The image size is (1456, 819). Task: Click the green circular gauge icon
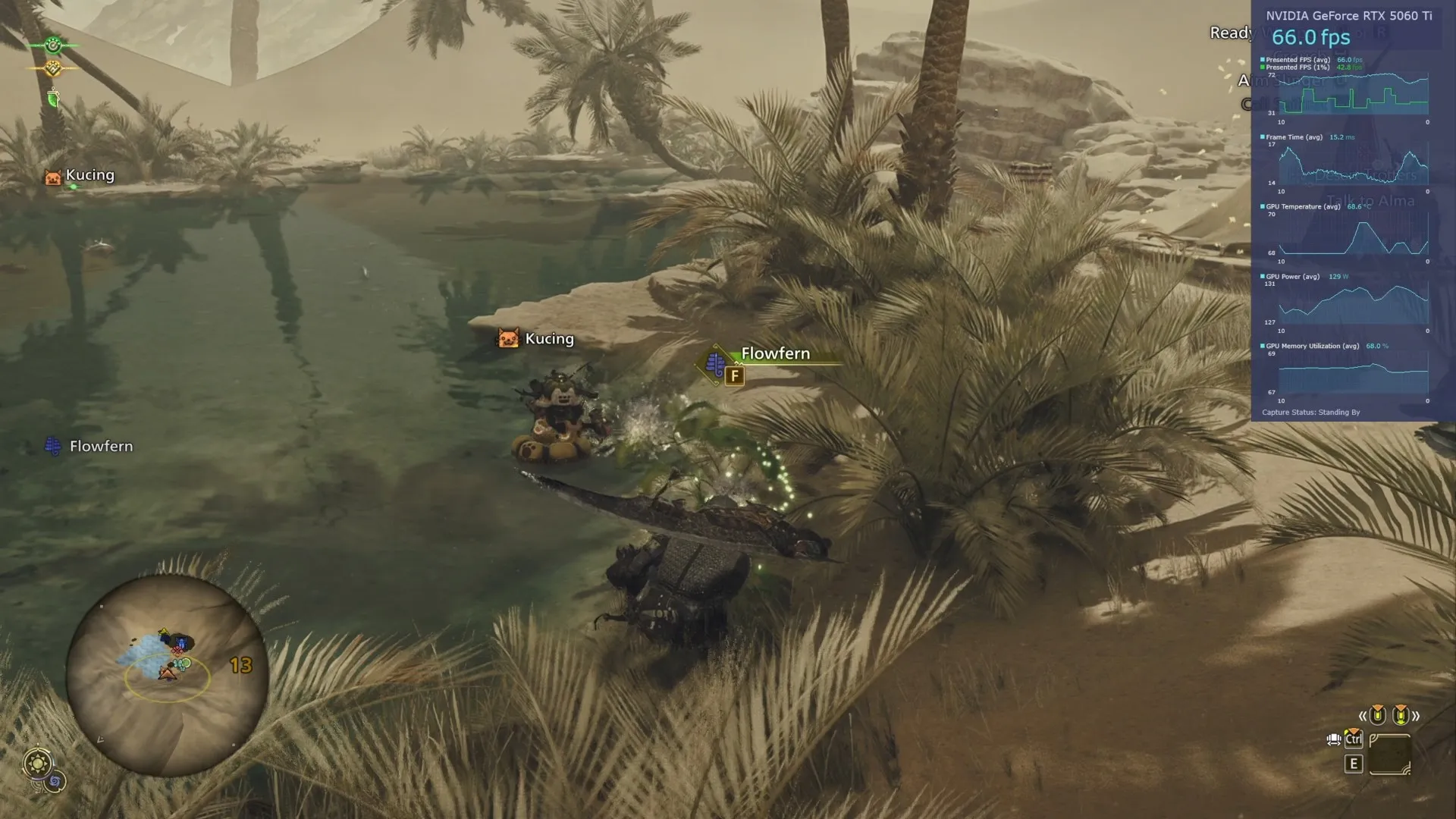[52, 45]
